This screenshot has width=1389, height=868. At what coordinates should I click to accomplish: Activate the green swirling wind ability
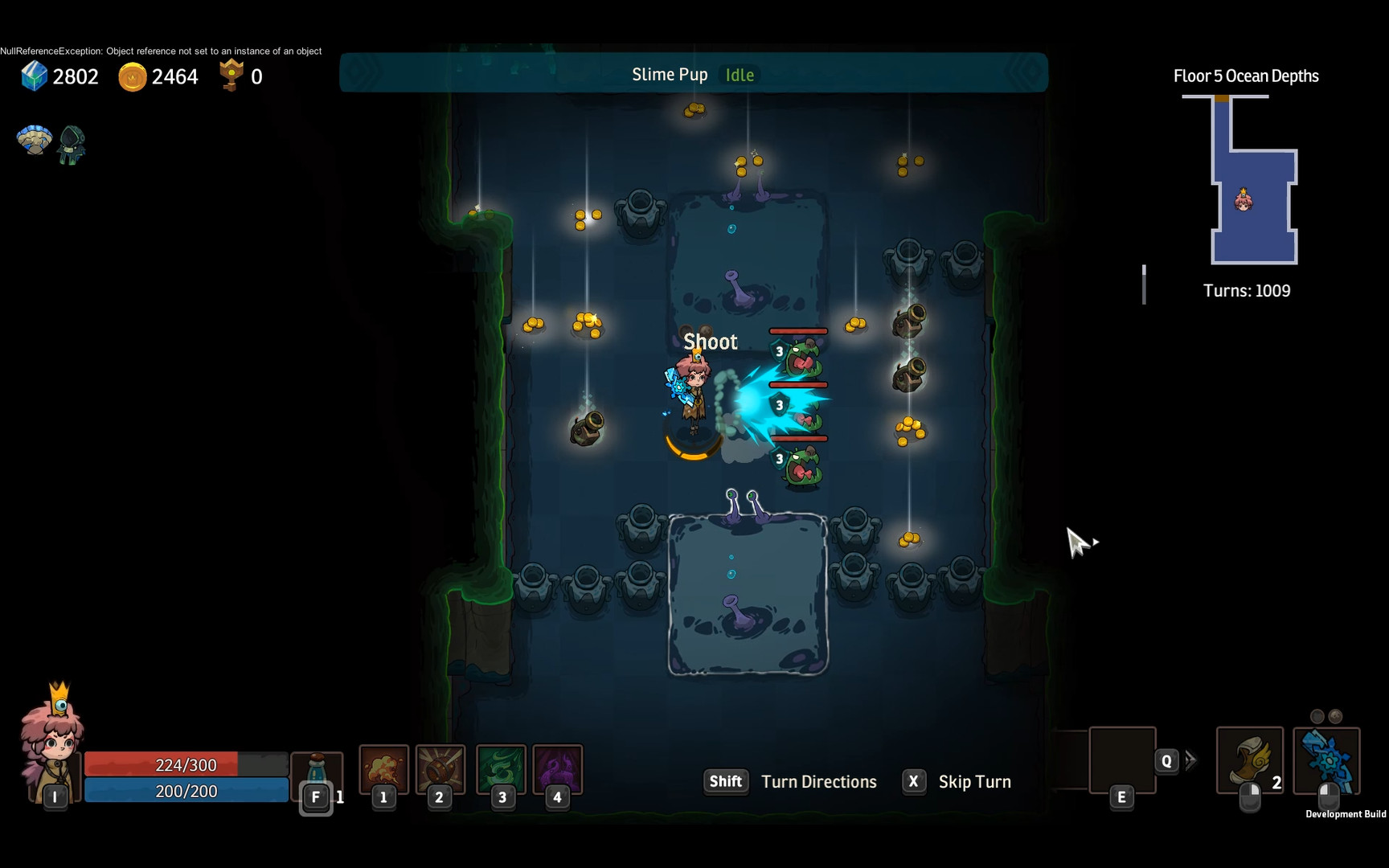click(502, 769)
